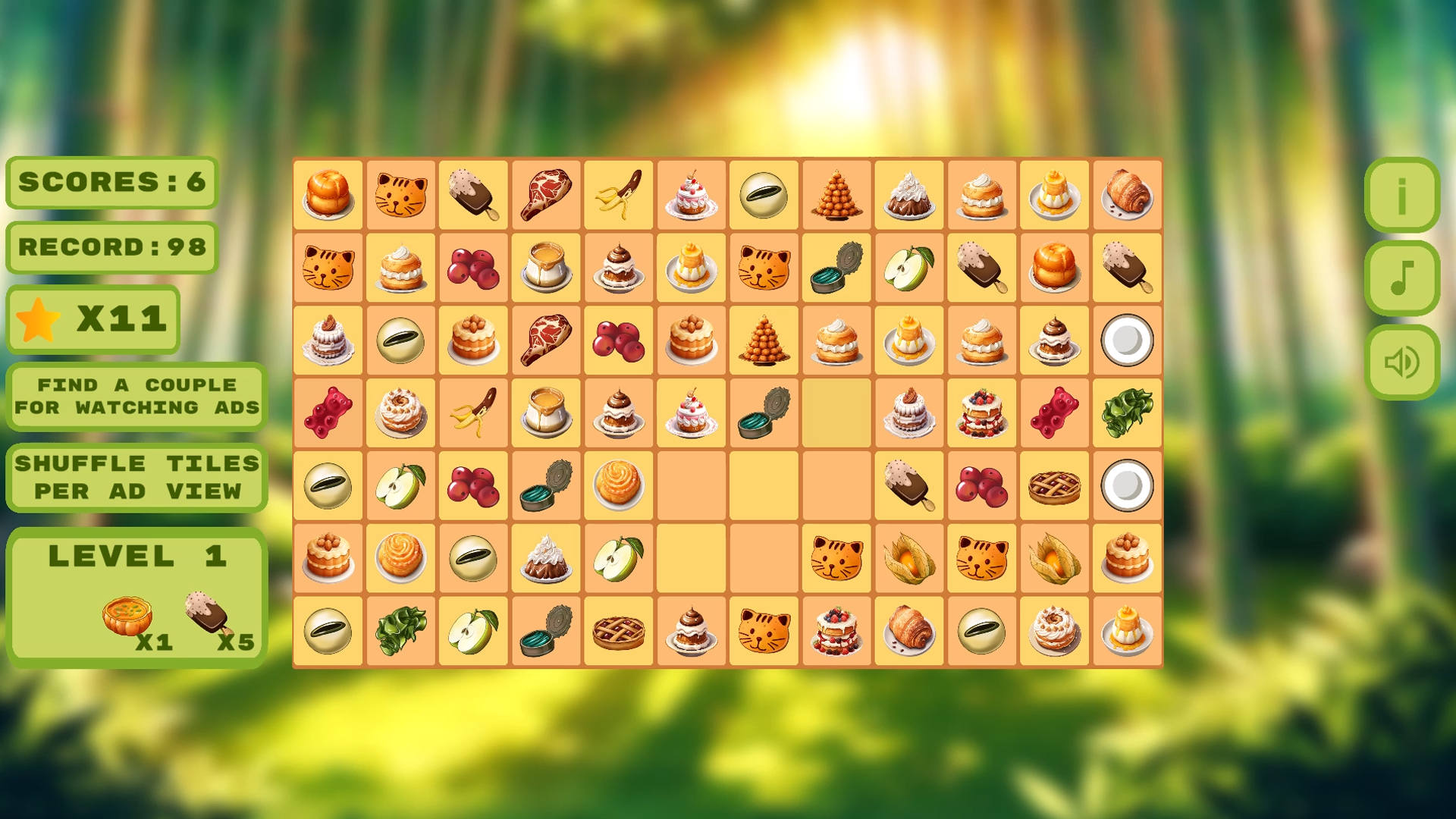Select the coconut tile in right column
This screenshot has width=1456, height=819.
coord(1126,340)
